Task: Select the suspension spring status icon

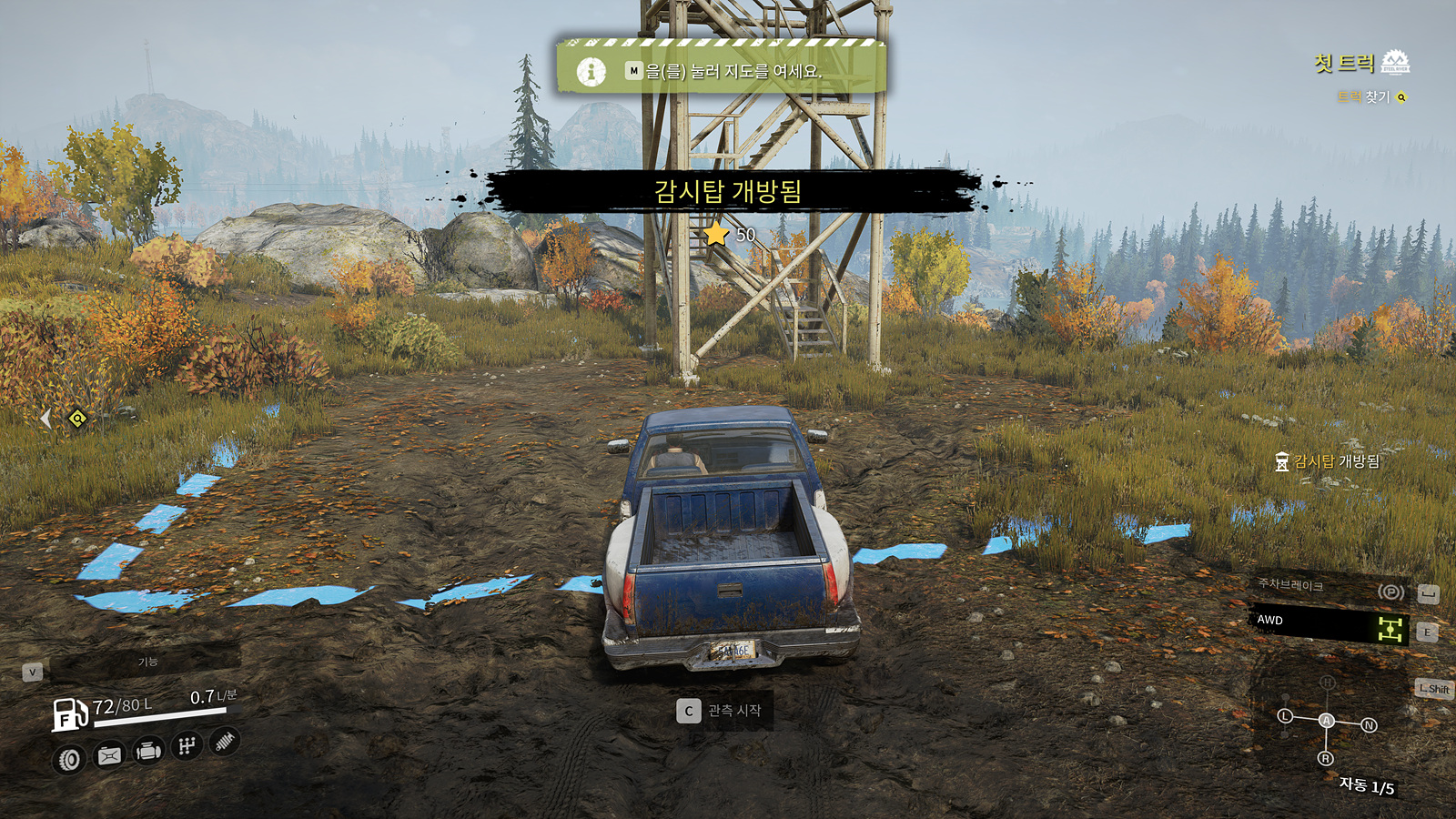Action: [x=224, y=742]
